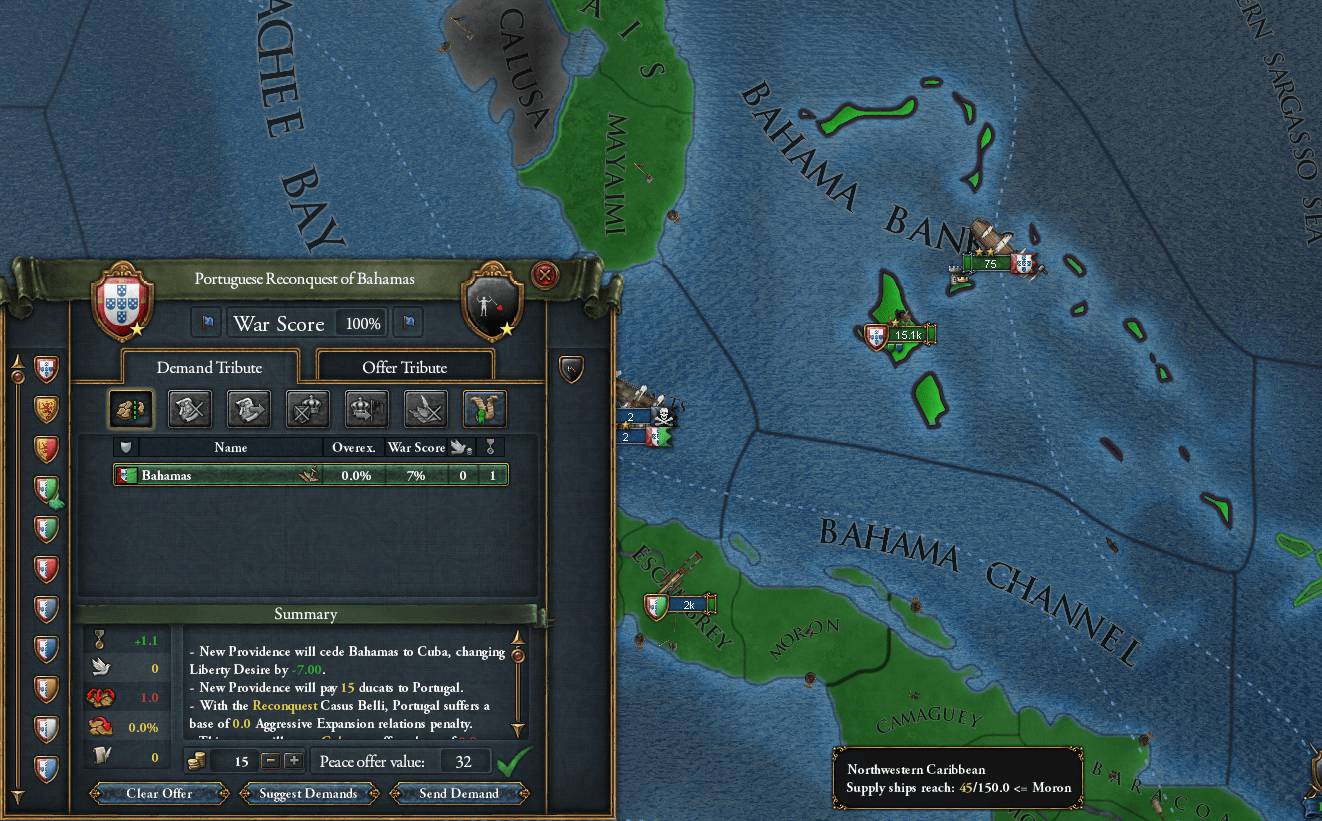Increase ducats demand with plus button
Screen dimensions: 1322x821
pyautogui.click(x=293, y=761)
